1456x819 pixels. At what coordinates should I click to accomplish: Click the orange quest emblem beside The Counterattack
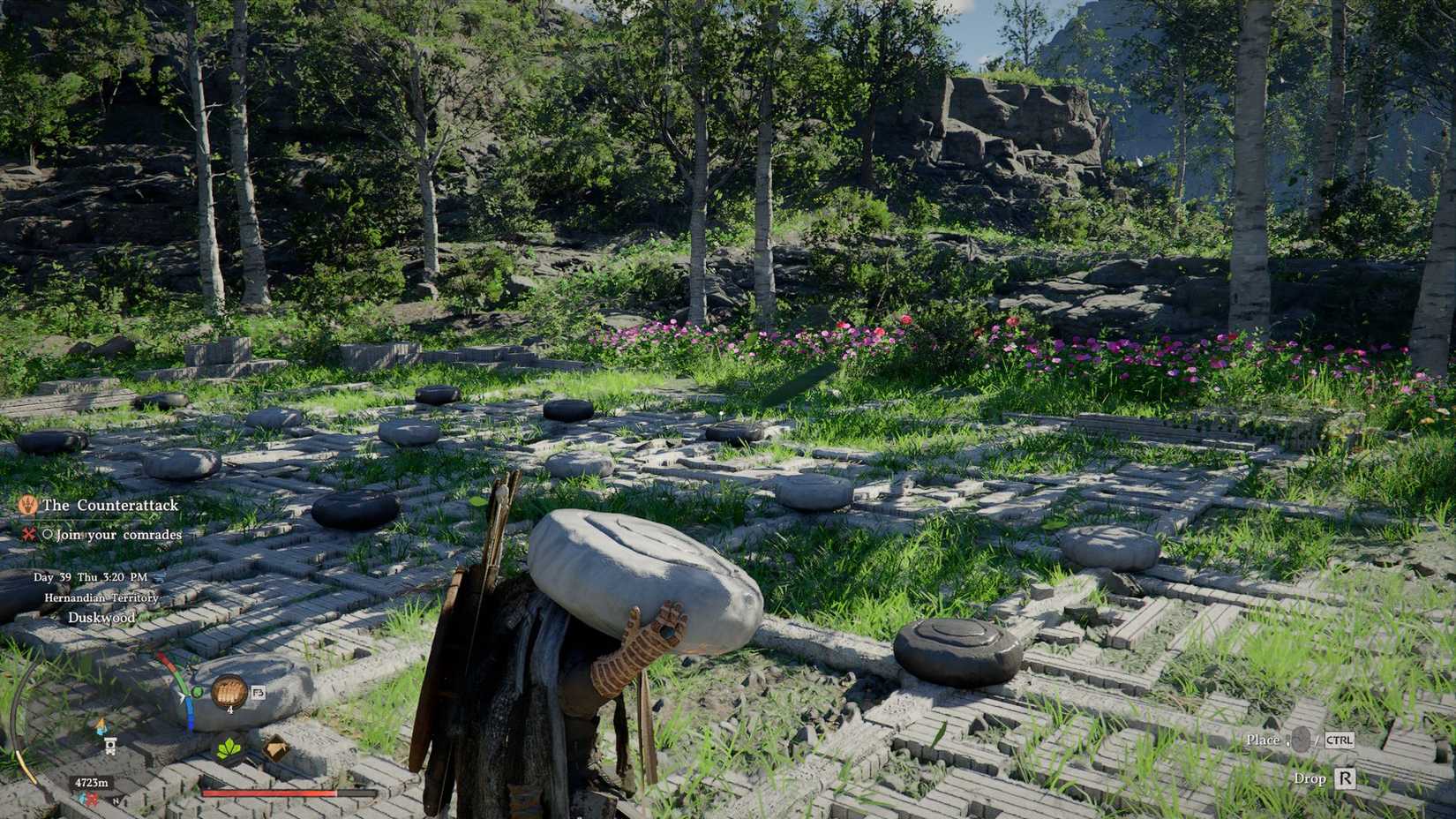(x=29, y=506)
